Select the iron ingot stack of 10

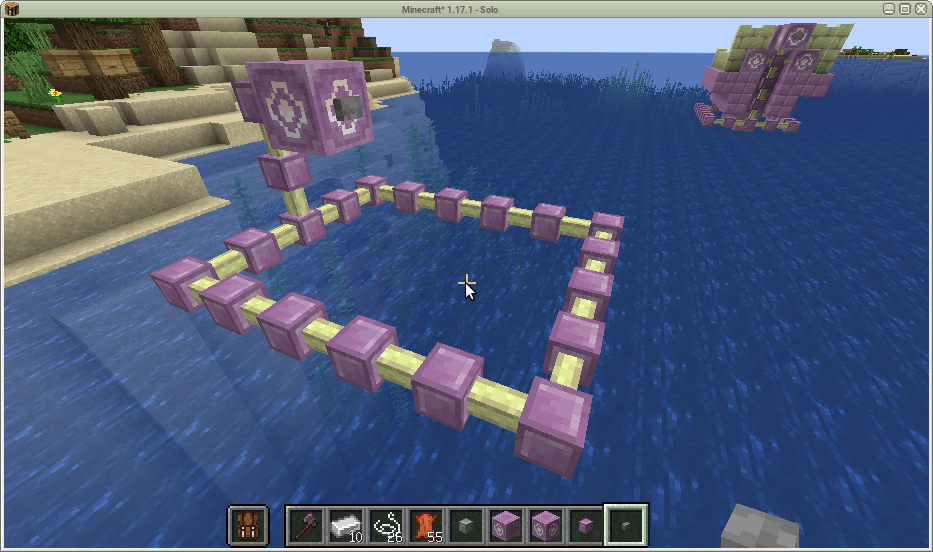tap(346, 524)
